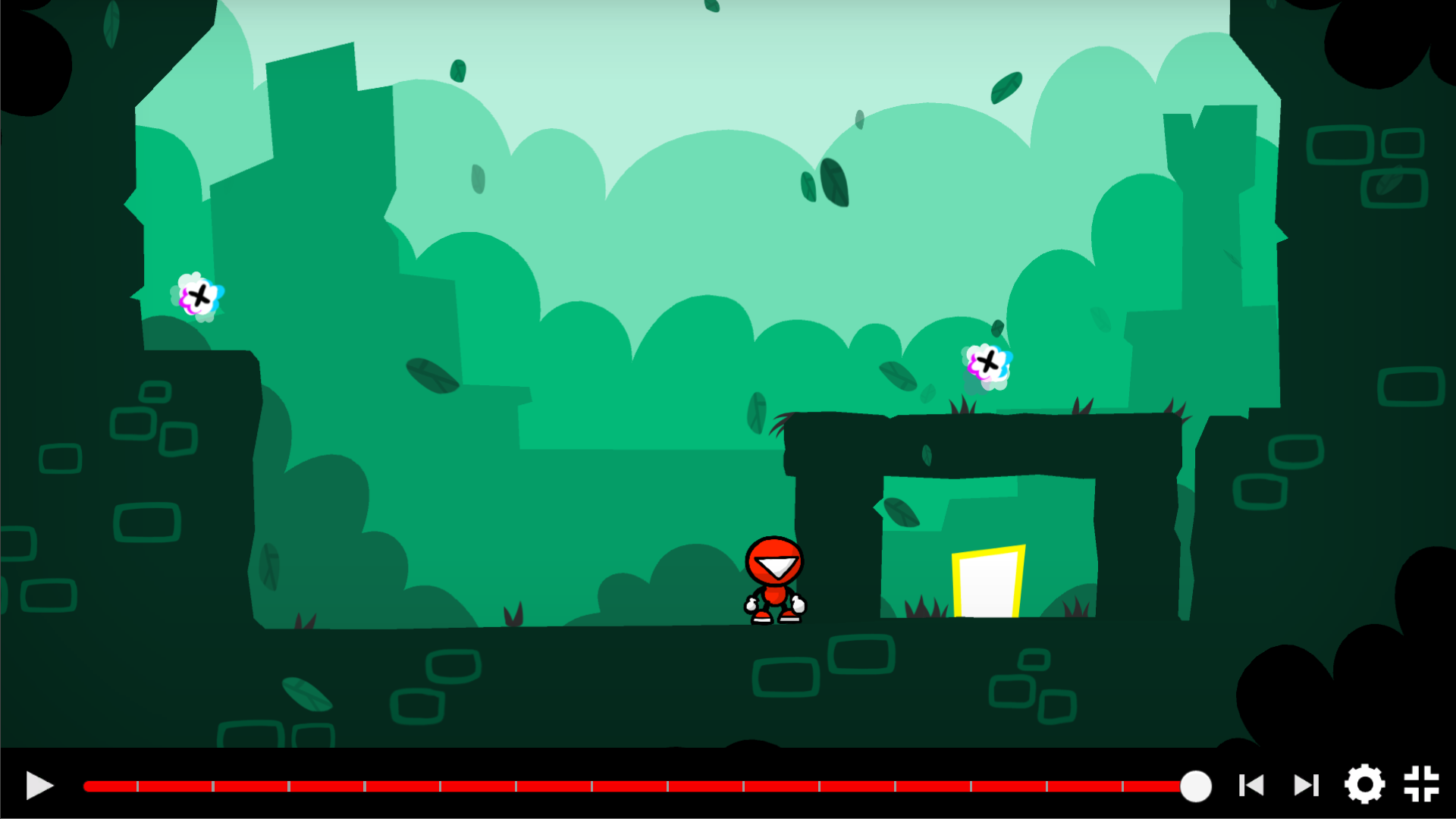Skip back to the previous checkpoint
This screenshot has width=1456, height=819.
coord(1252,787)
